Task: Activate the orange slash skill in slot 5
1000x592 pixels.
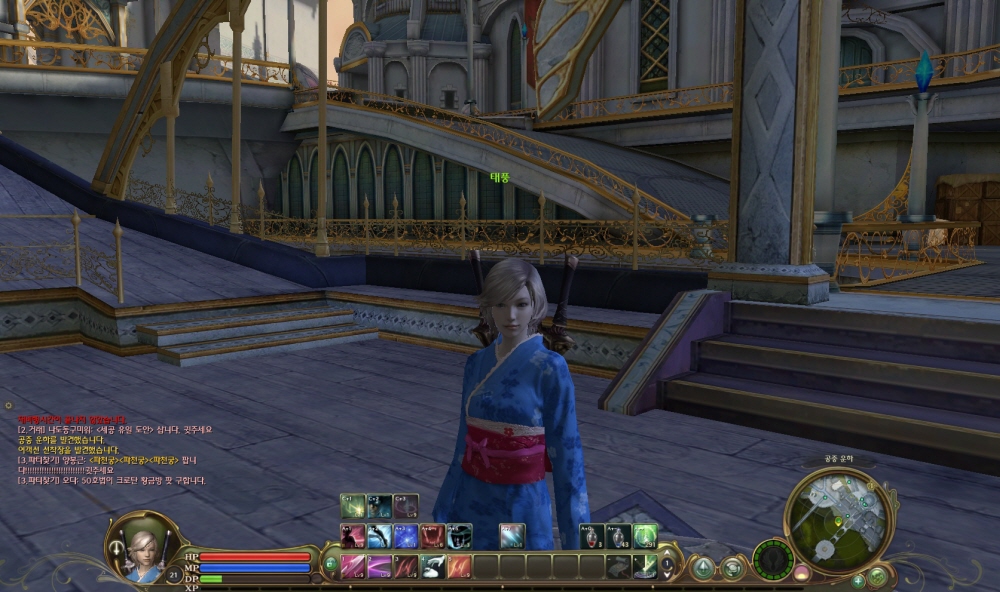Action: pos(459,567)
